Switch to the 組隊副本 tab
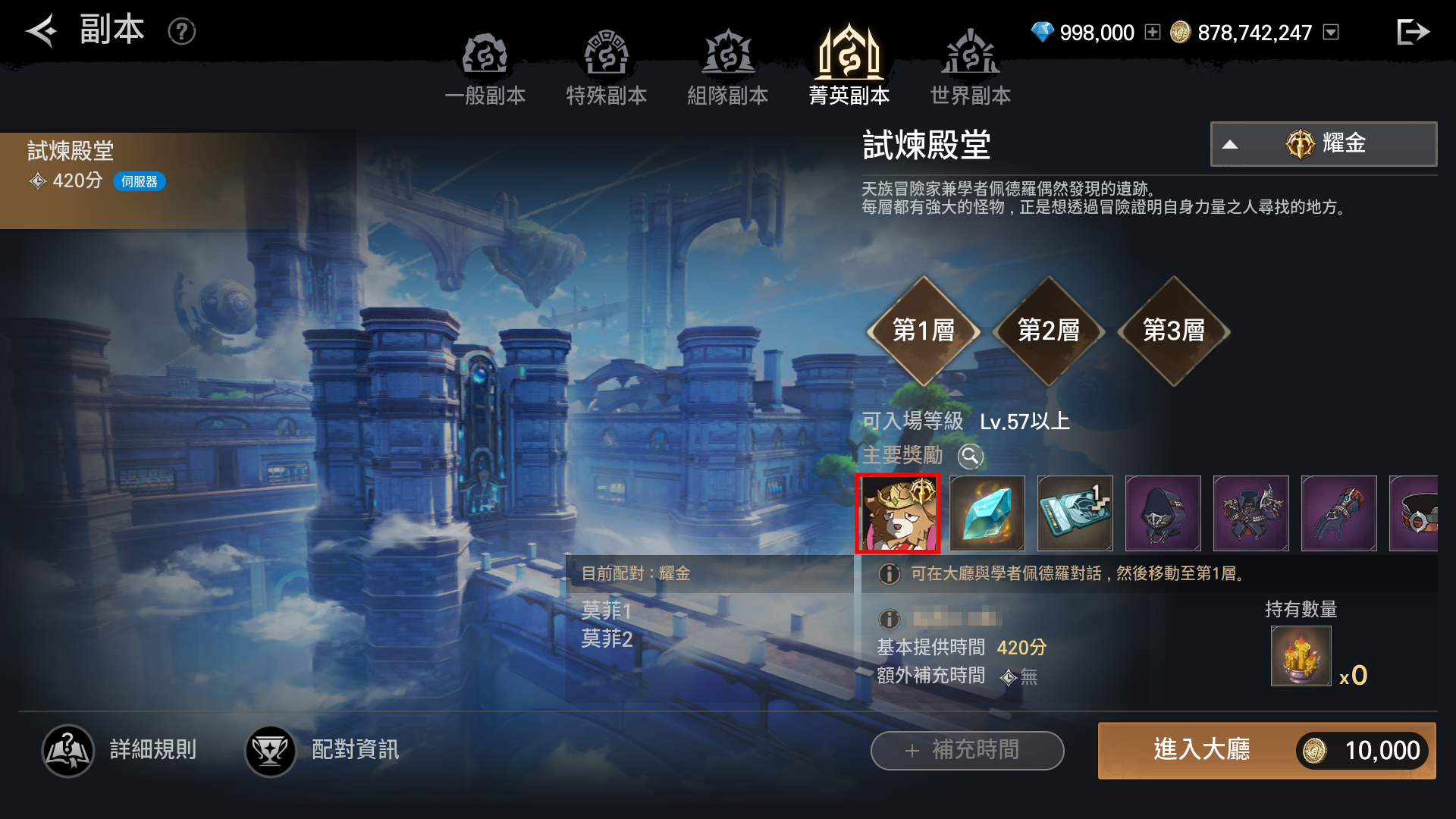This screenshot has width=1456, height=819. 728,68
